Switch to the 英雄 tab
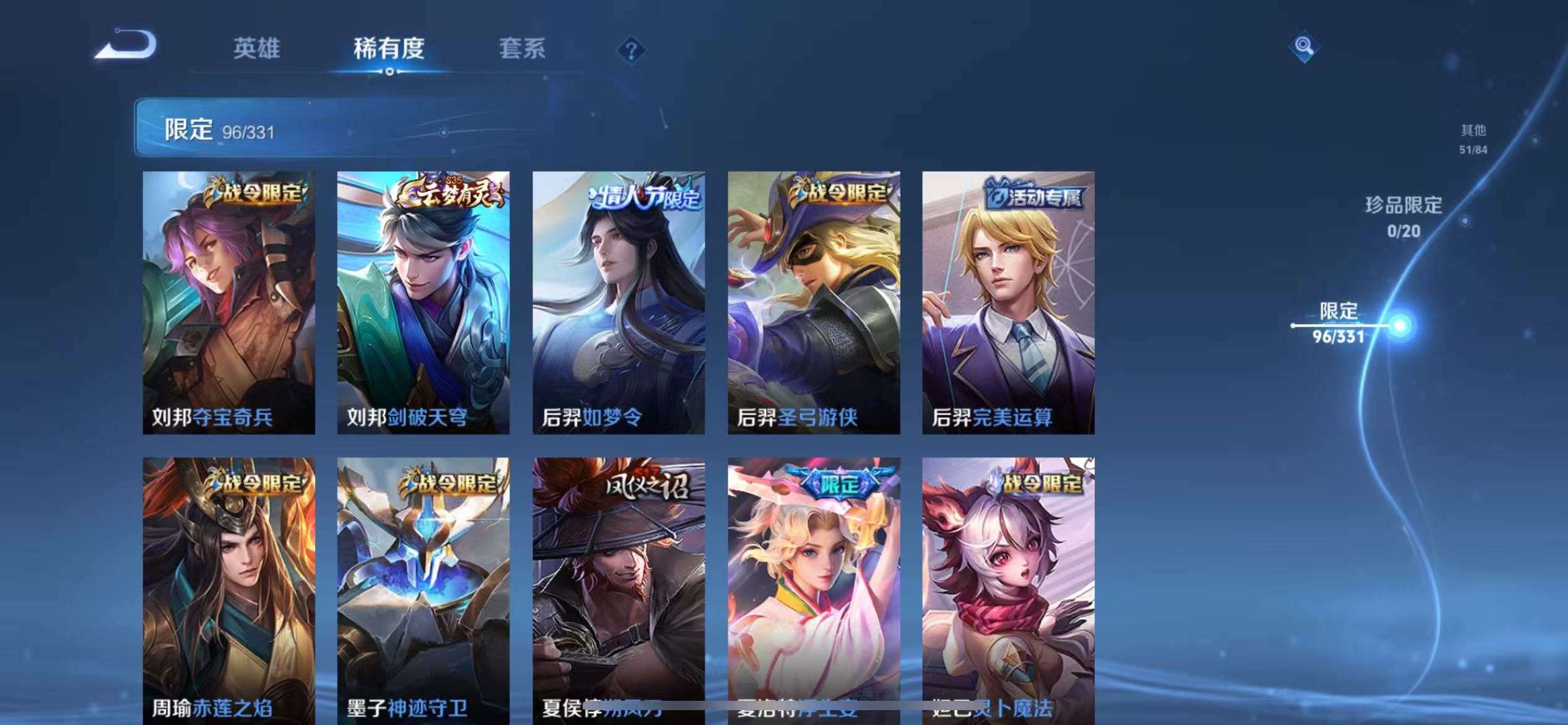The width and height of the screenshot is (1568, 725). click(256, 48)
